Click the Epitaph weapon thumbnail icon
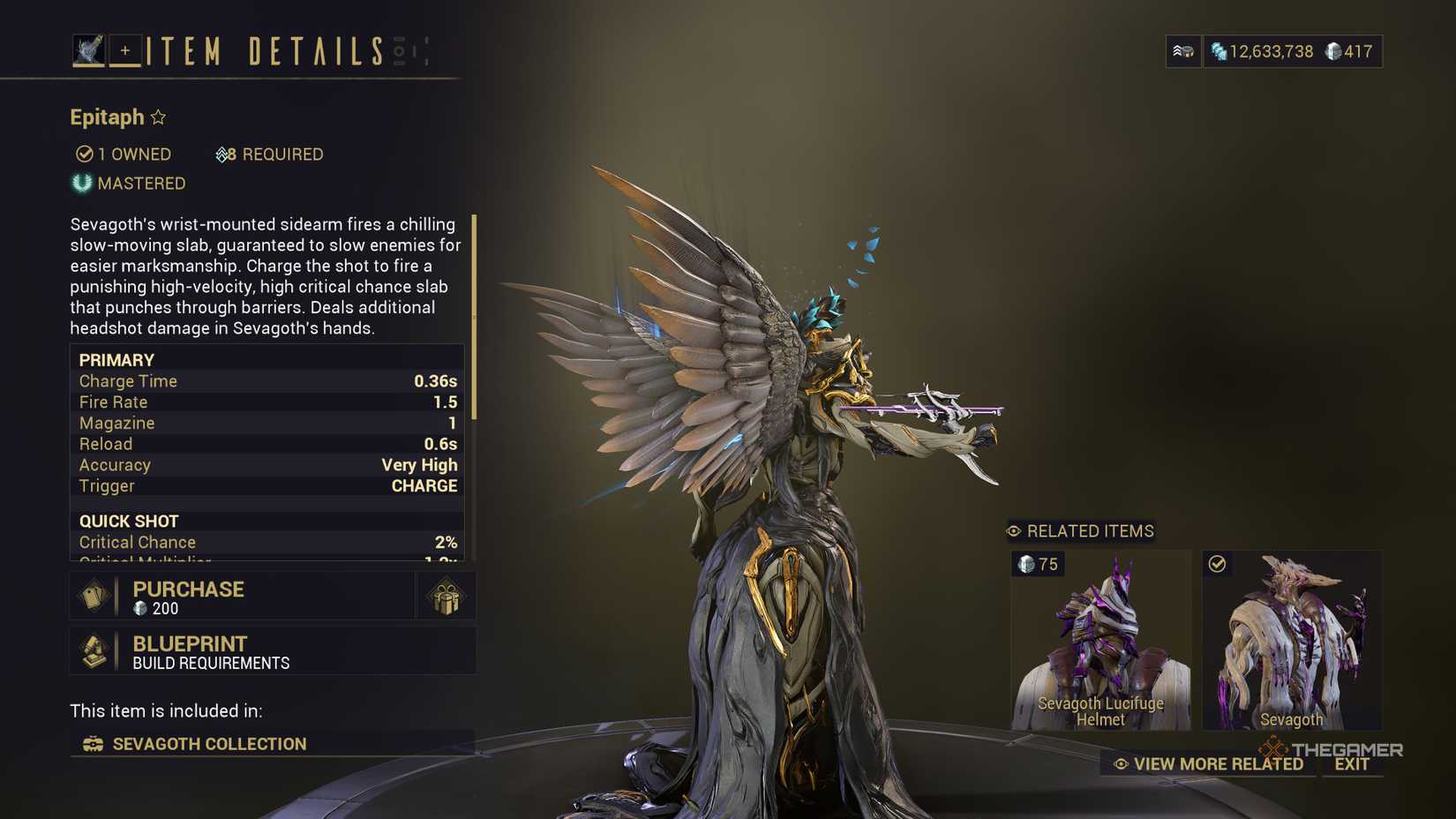This screenshot has height=819, width=1456. tap(88, 49)
